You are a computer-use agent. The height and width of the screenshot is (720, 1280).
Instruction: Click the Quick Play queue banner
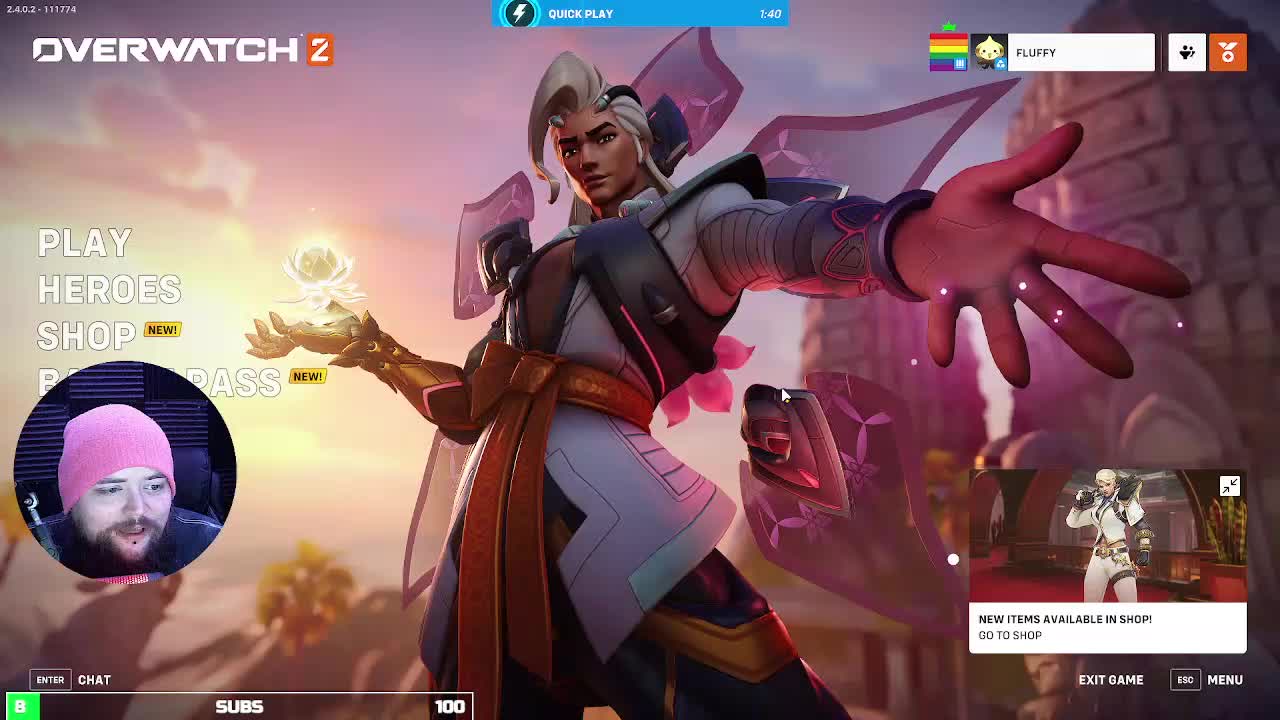coord(640,14)
